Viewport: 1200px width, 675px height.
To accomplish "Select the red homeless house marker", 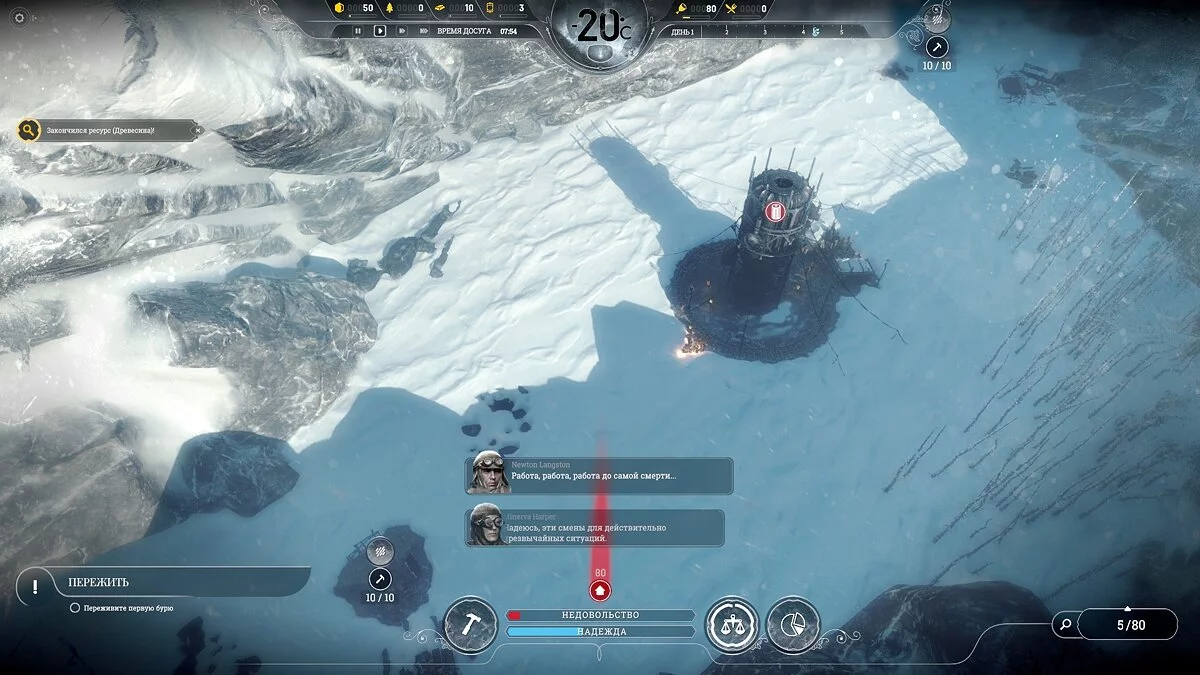I will coord(600,591).
